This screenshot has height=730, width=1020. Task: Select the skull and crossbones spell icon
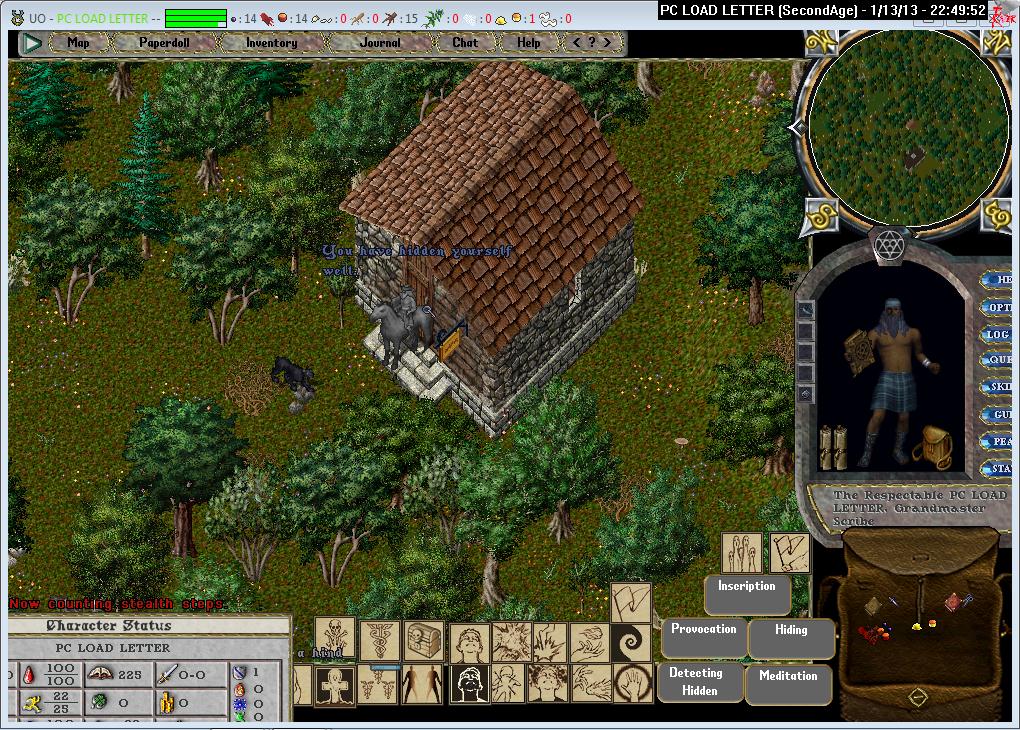(335, 635)
